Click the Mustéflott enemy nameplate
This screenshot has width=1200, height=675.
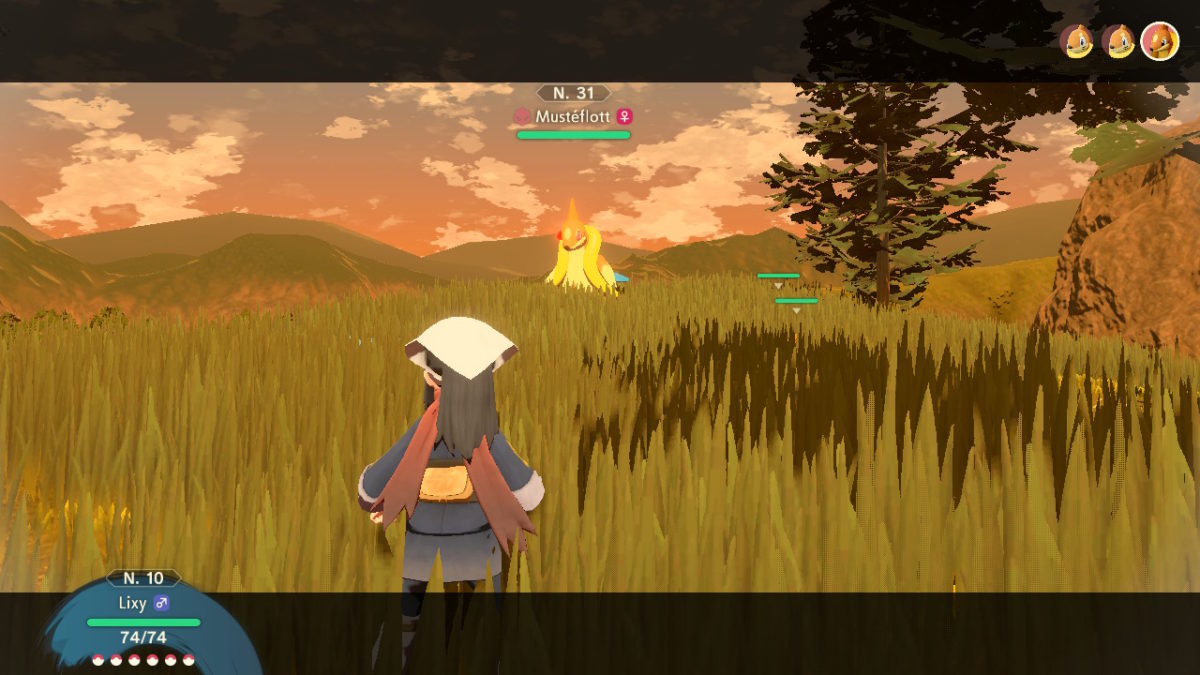573,116
